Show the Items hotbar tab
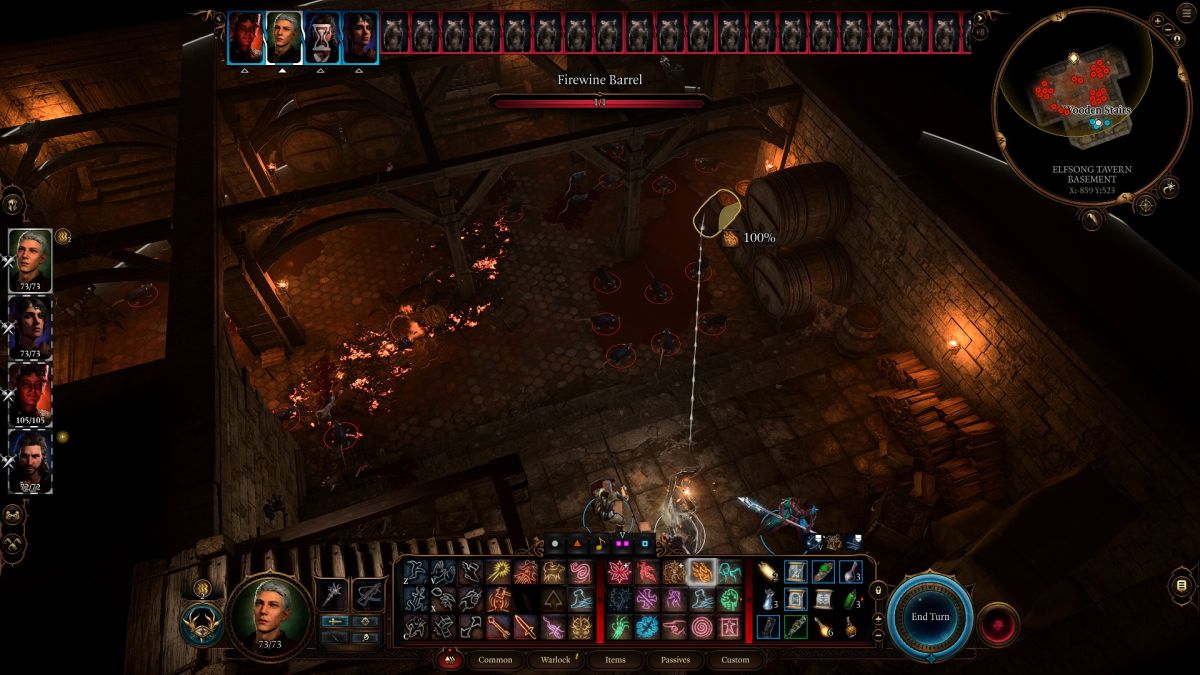This screenshot has height=675, width=1200. (x=615, y=660)
